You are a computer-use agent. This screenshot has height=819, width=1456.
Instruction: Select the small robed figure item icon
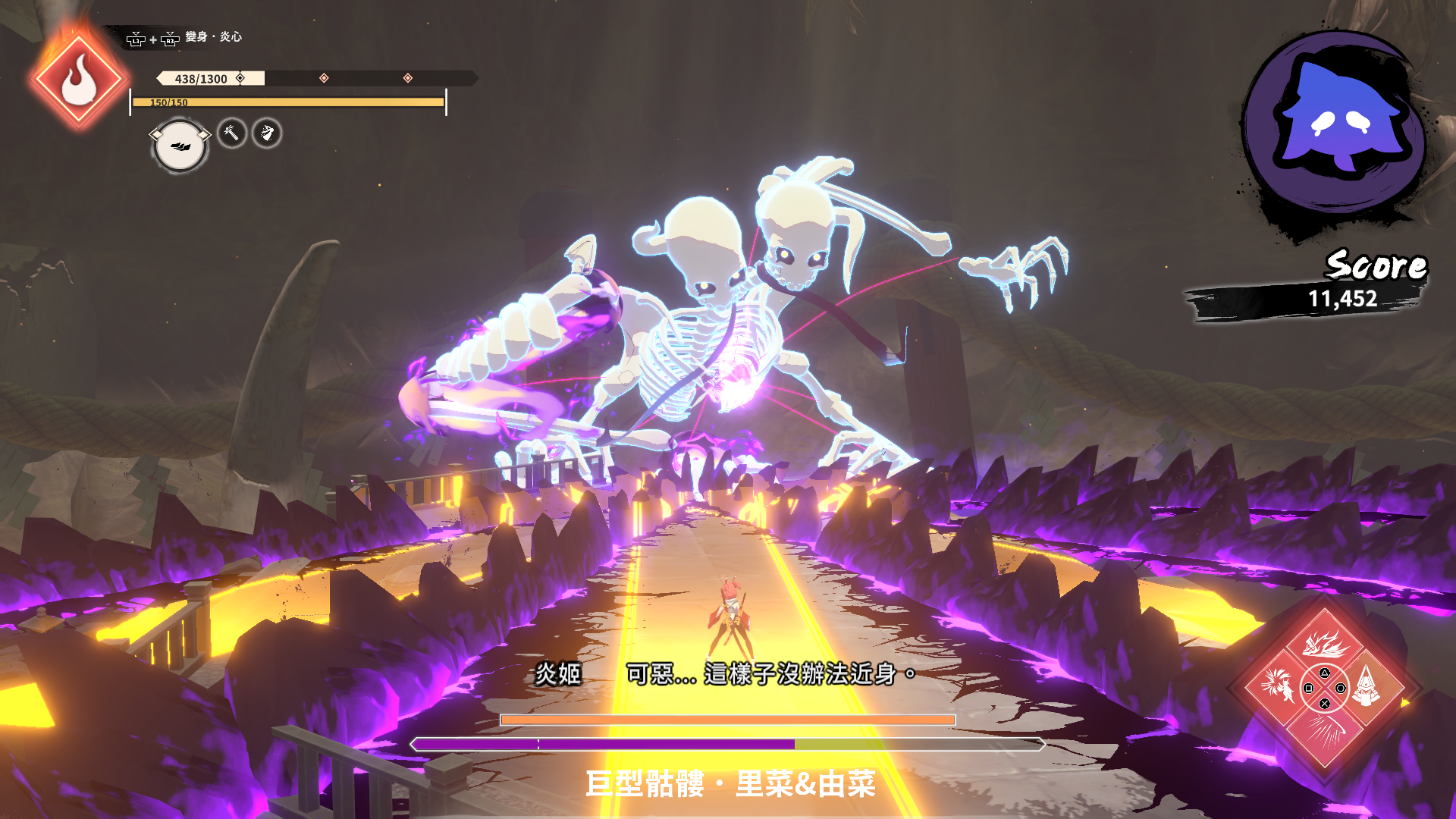coord(267,133)
